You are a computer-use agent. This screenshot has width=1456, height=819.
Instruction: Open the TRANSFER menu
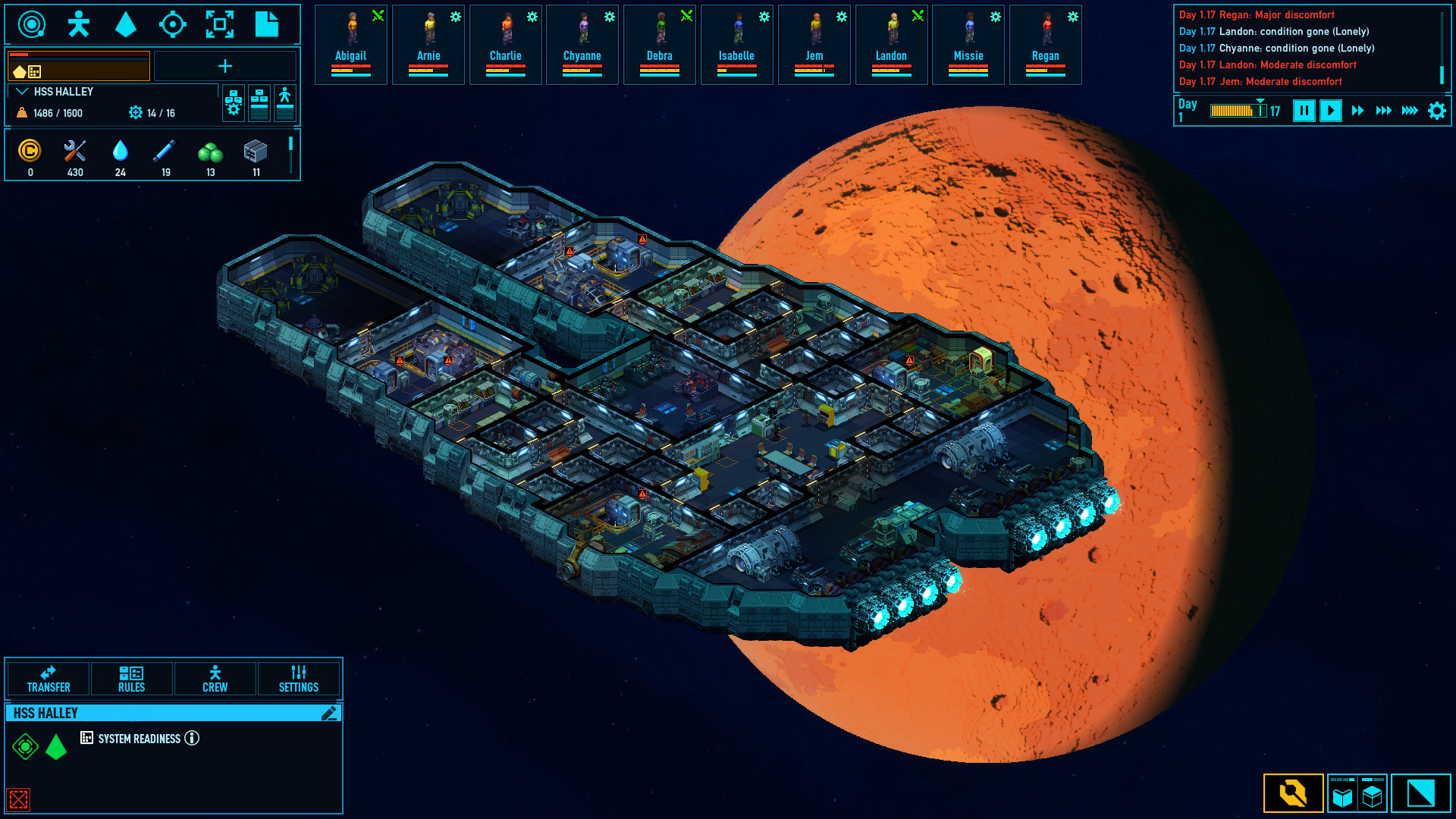[47, 679]
